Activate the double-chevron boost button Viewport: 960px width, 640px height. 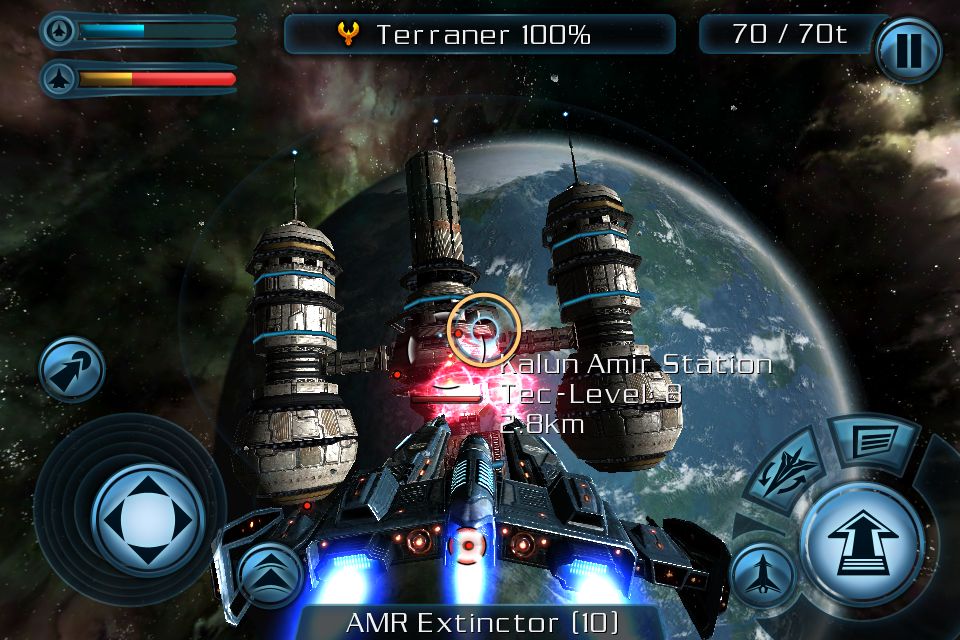tap(269, 575)
